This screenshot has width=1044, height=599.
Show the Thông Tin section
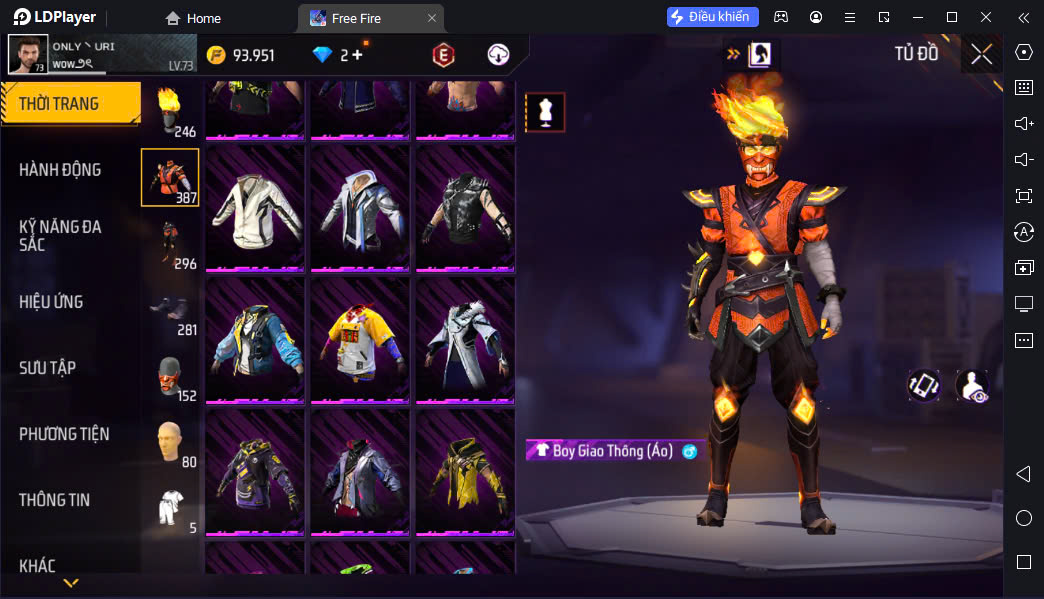(54, 500)
